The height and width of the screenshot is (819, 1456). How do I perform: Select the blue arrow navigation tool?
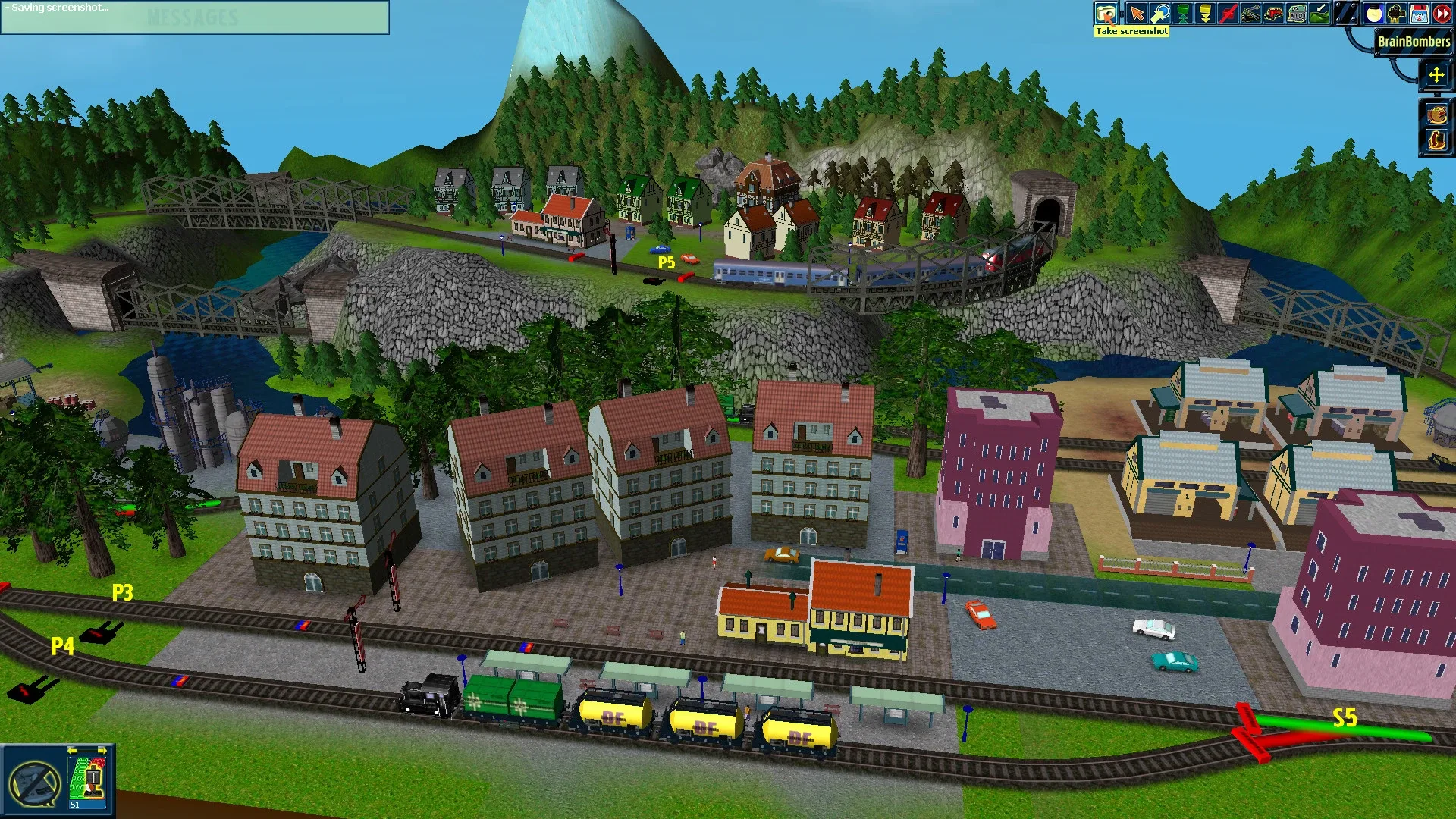(x=1160, y=13)
